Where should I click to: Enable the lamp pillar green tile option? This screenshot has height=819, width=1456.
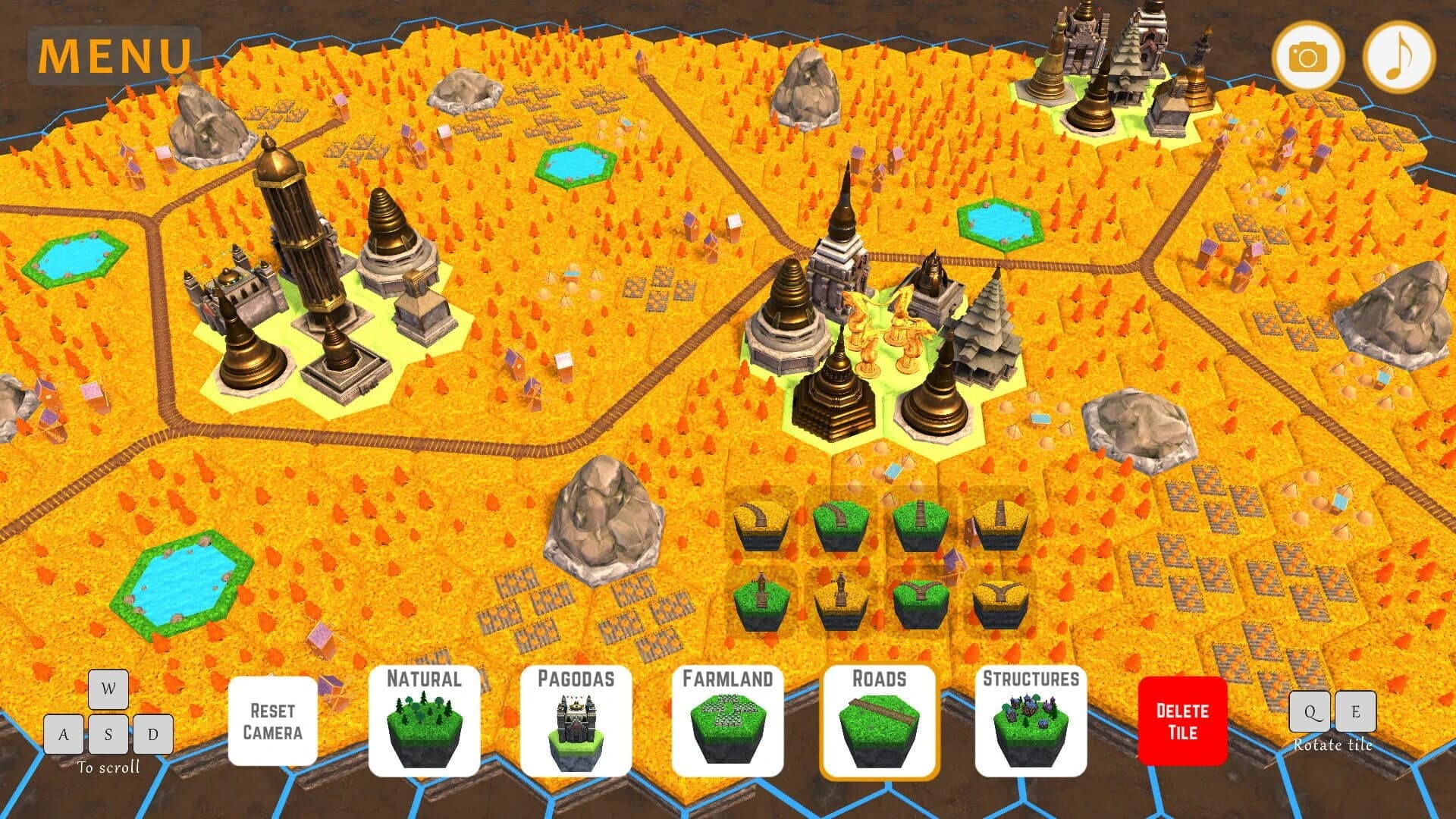click(x=761, y=603)
